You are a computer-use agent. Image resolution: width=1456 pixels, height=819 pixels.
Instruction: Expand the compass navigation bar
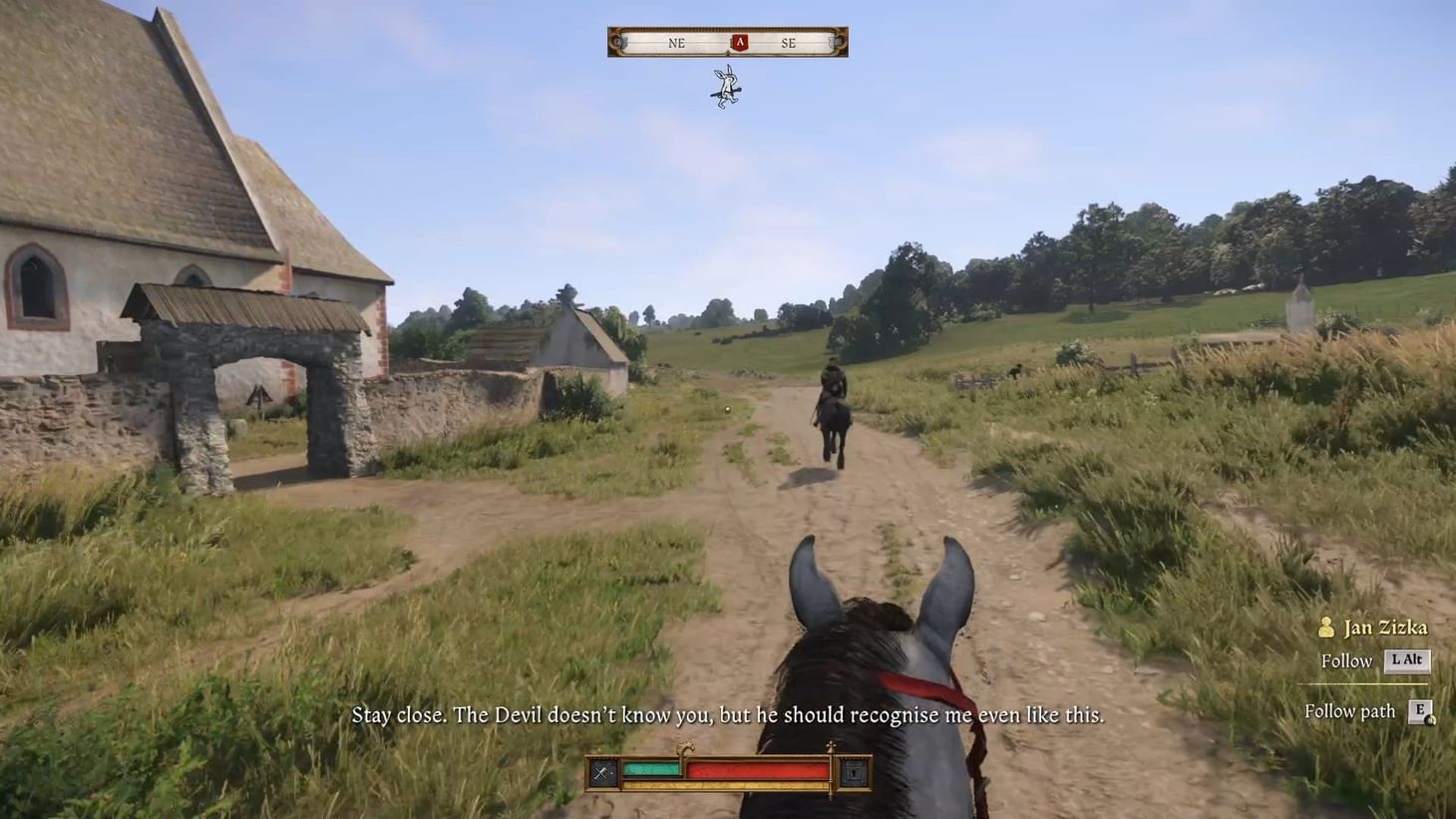(x=728, y=41)
